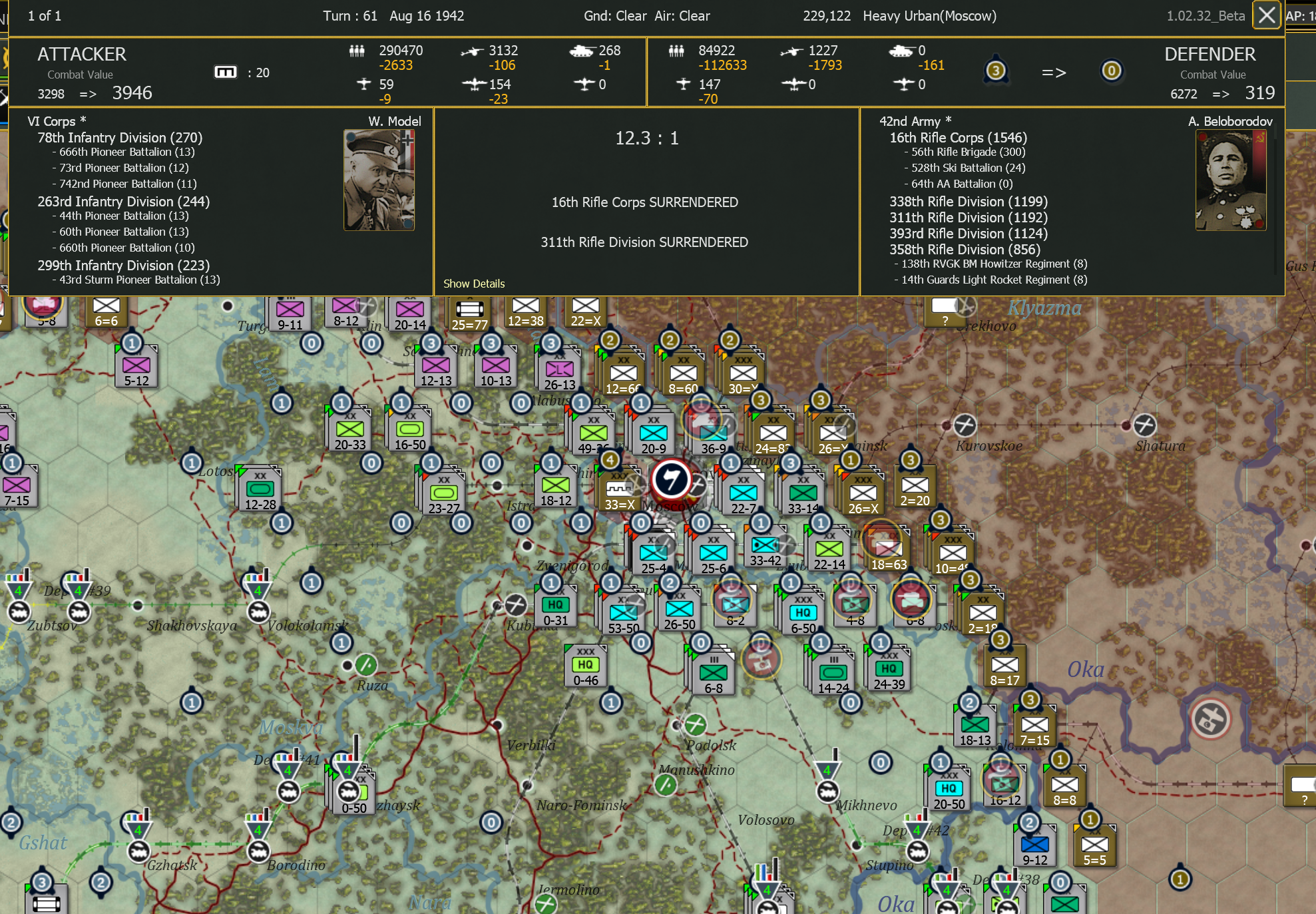Click the Show Details link
Image resolution: width=1316 pixels, height=914 pixels.
(474, 283)
